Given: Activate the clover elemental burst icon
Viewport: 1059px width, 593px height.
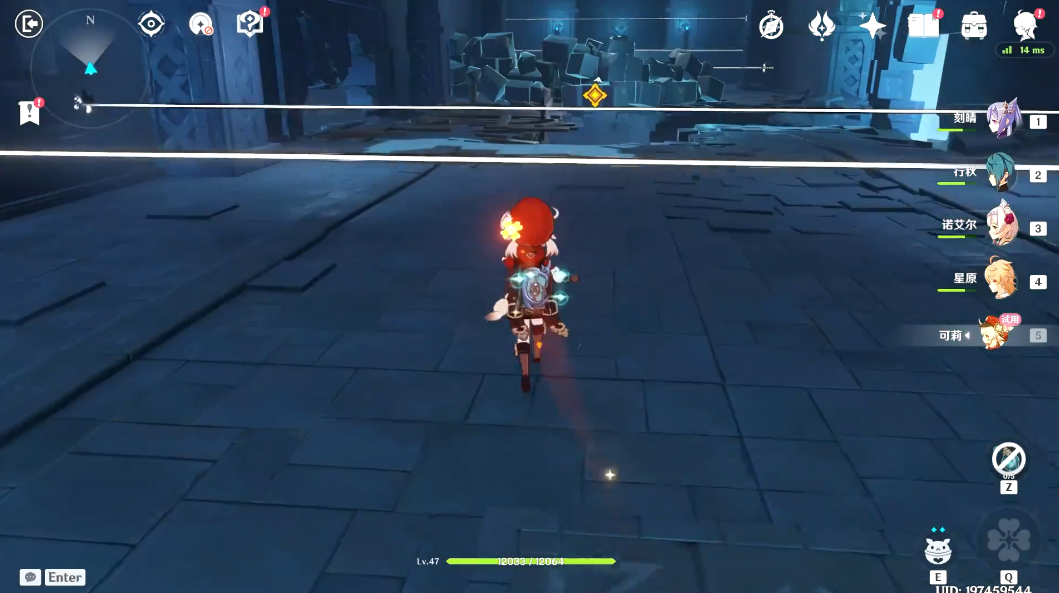Looking at the screenshot, I should point(1008,540).
